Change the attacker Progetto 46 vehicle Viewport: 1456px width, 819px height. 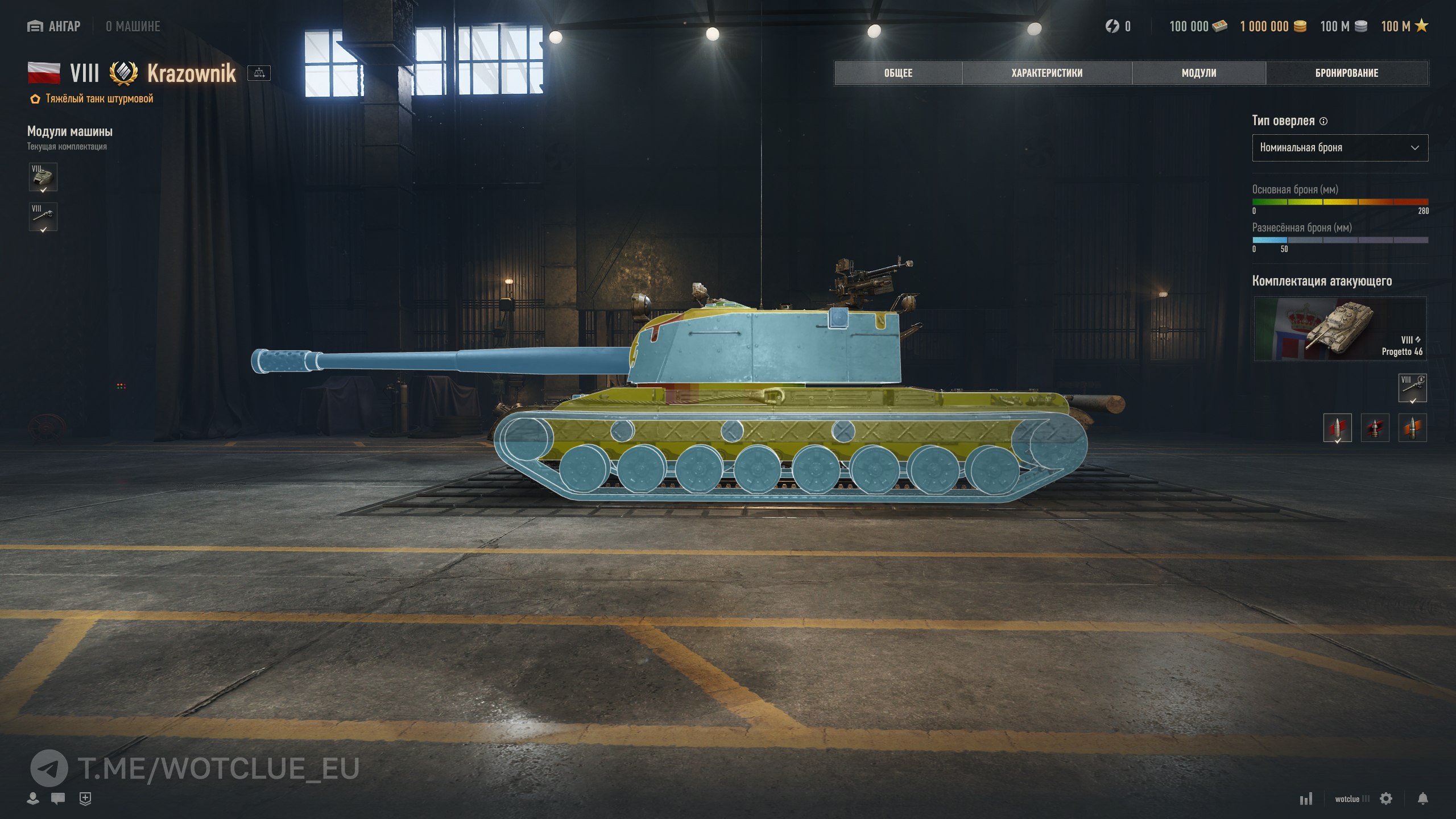(1339, 329)
